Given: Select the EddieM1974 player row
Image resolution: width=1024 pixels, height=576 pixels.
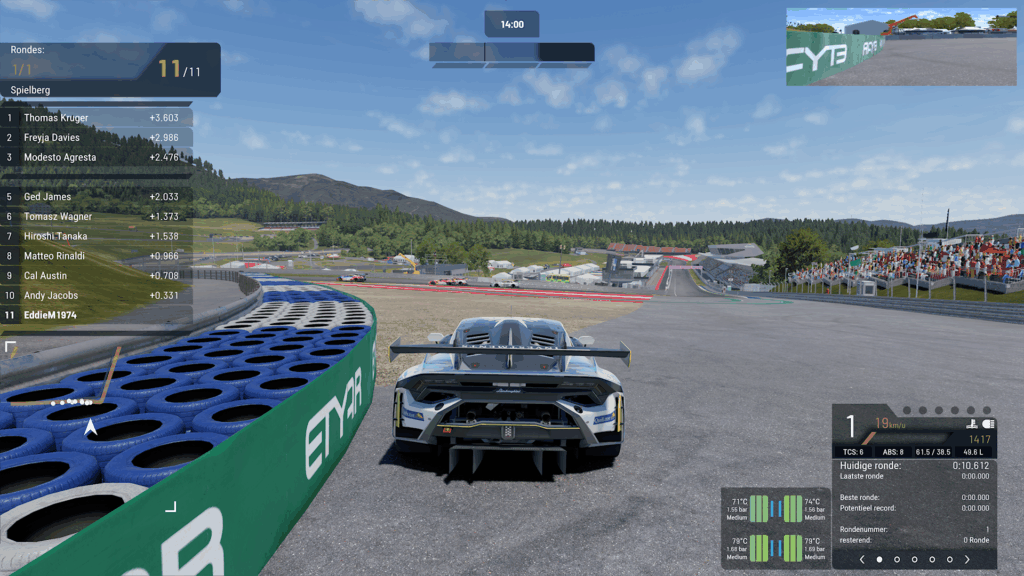Looking at the screenshot, I should tap(97, 316).
